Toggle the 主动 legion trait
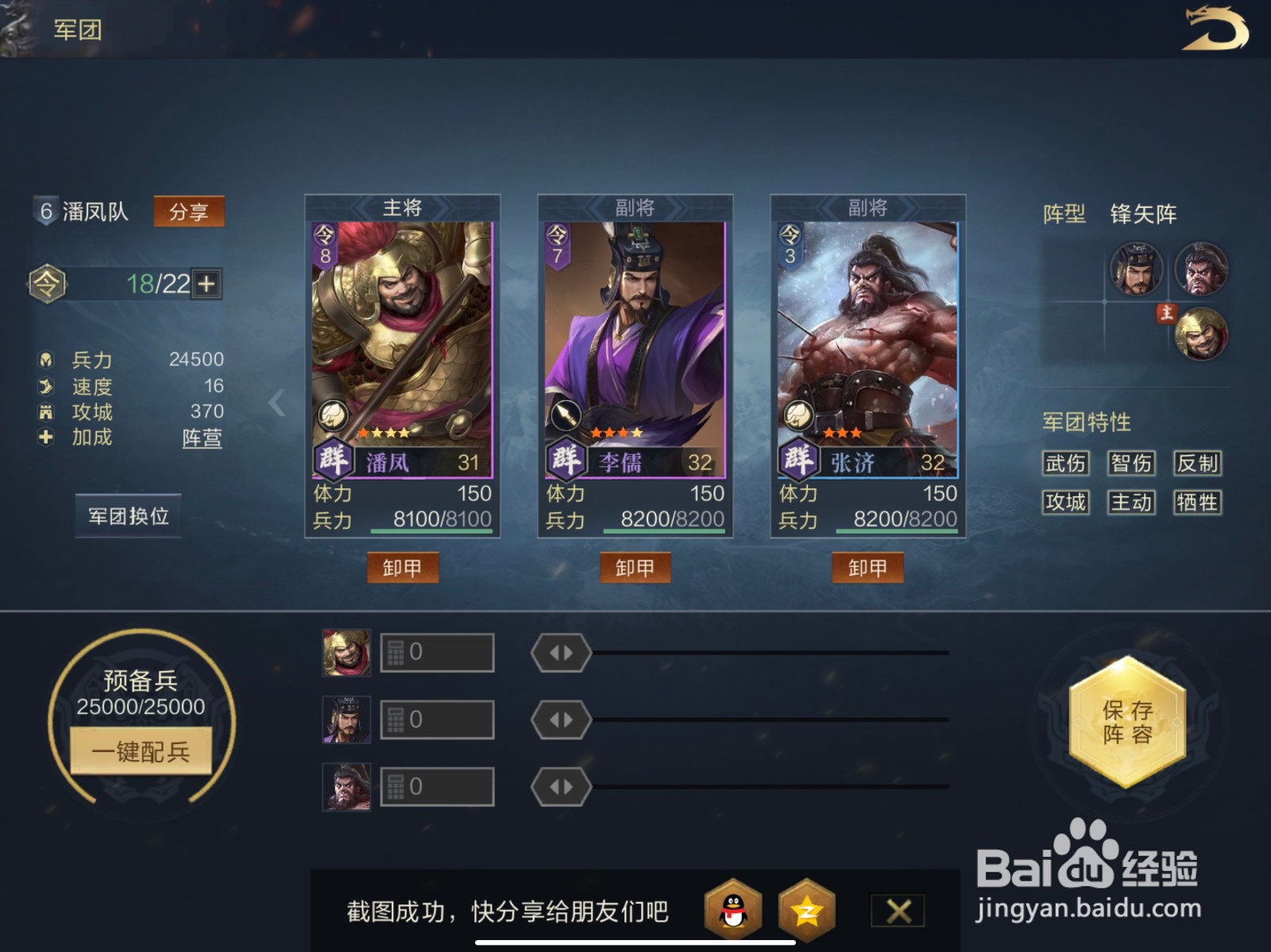This screenshot has height=952, width=1271. [x=1130, y=503]
